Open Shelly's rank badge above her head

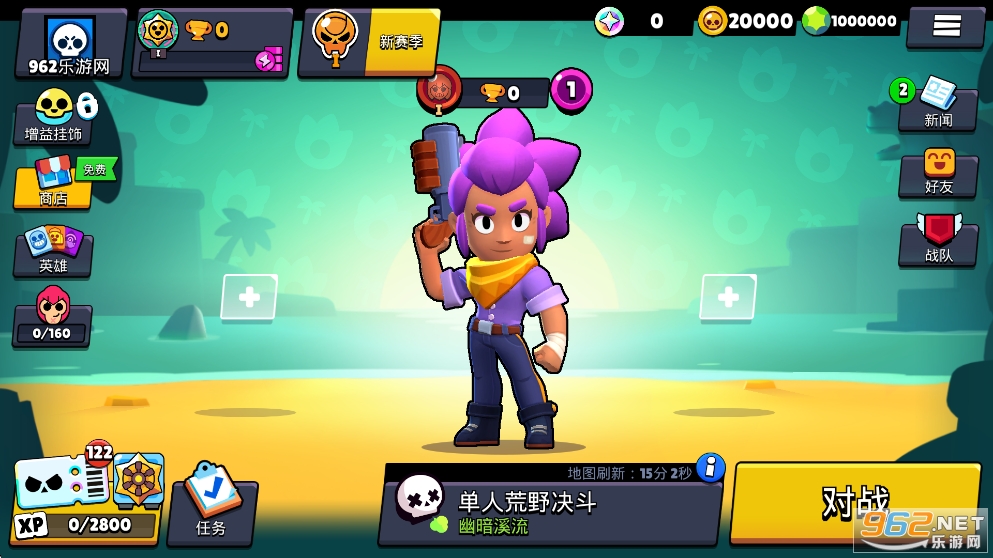(439, 91)
